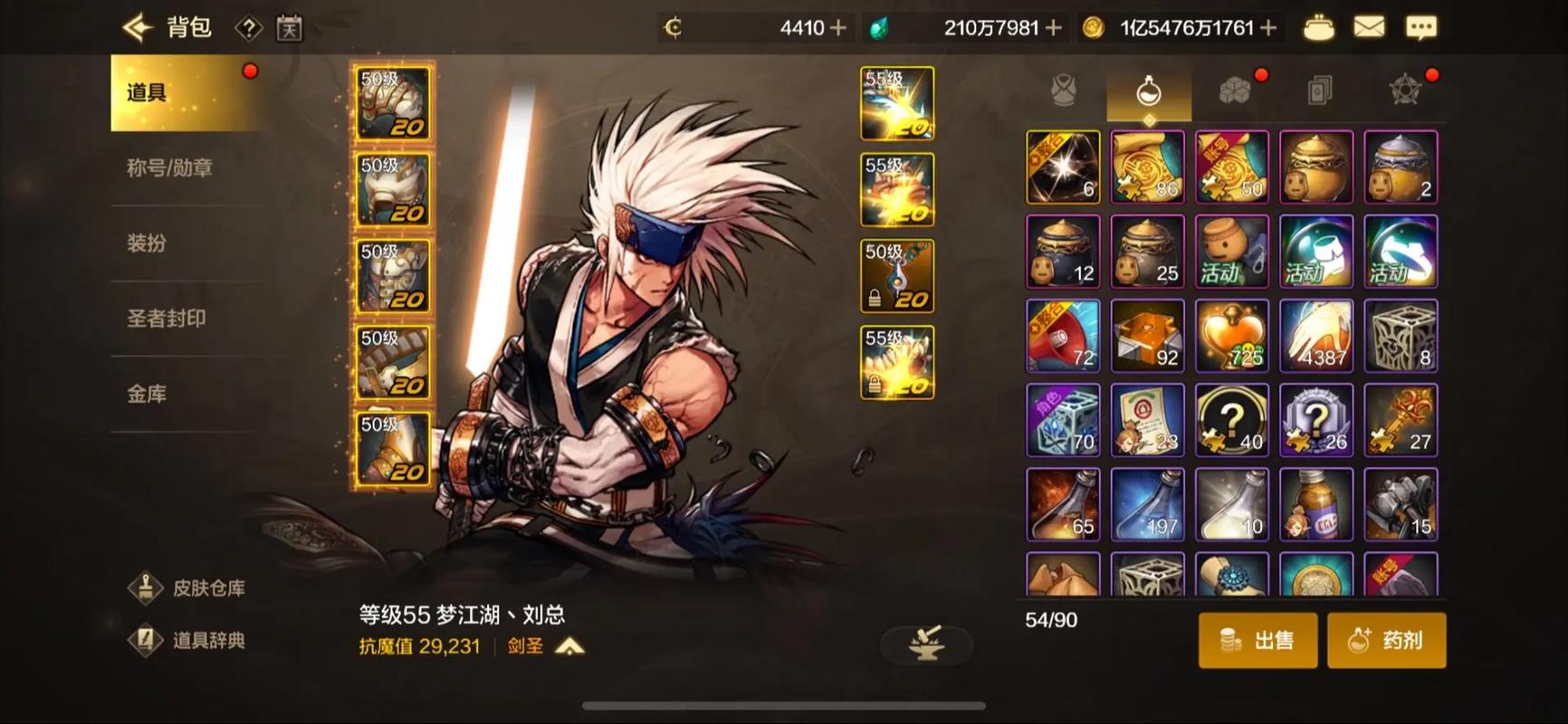The height and width of the screenshot is (724, 1568).
Task: Switch to the 装扮 section
Action: tap(147, 243)
